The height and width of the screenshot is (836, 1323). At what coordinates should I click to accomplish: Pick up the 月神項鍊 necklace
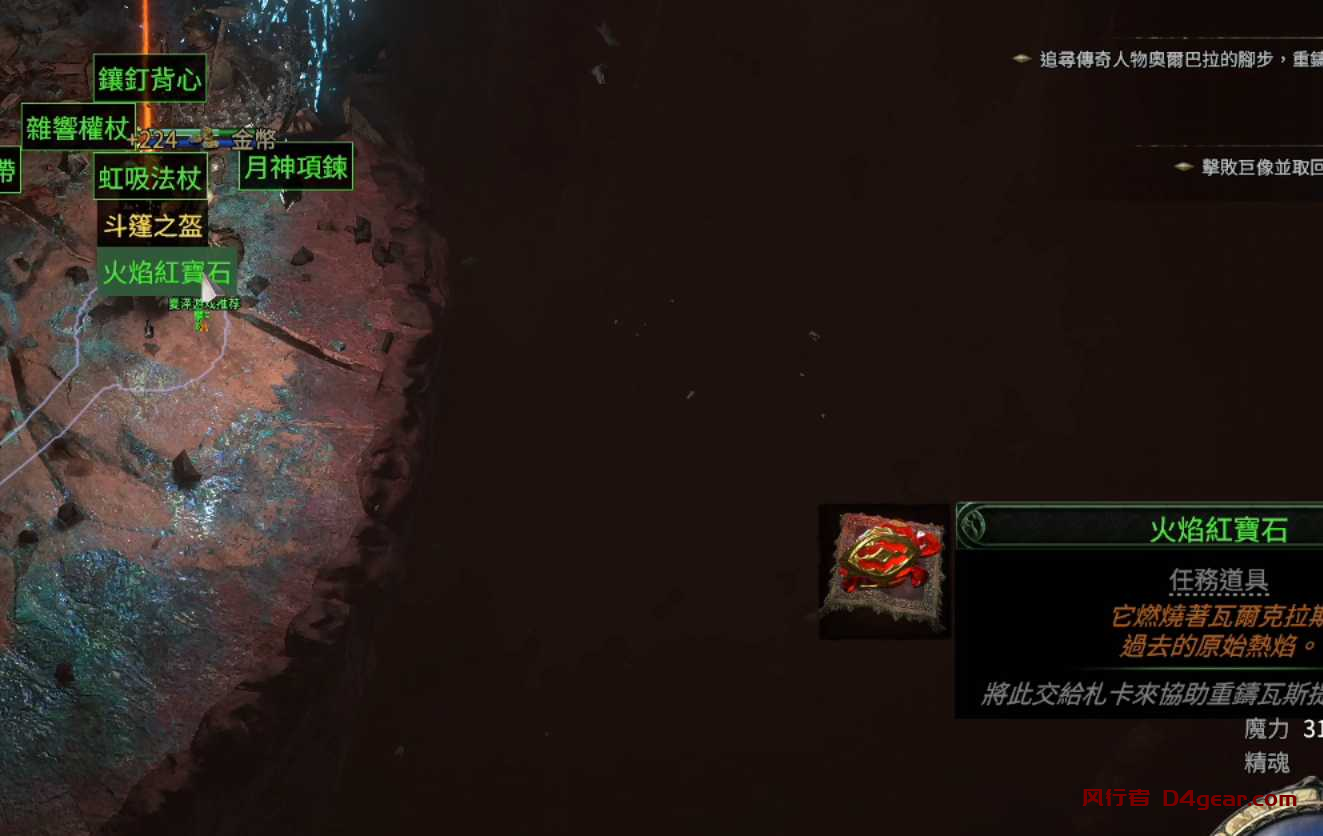296,169
